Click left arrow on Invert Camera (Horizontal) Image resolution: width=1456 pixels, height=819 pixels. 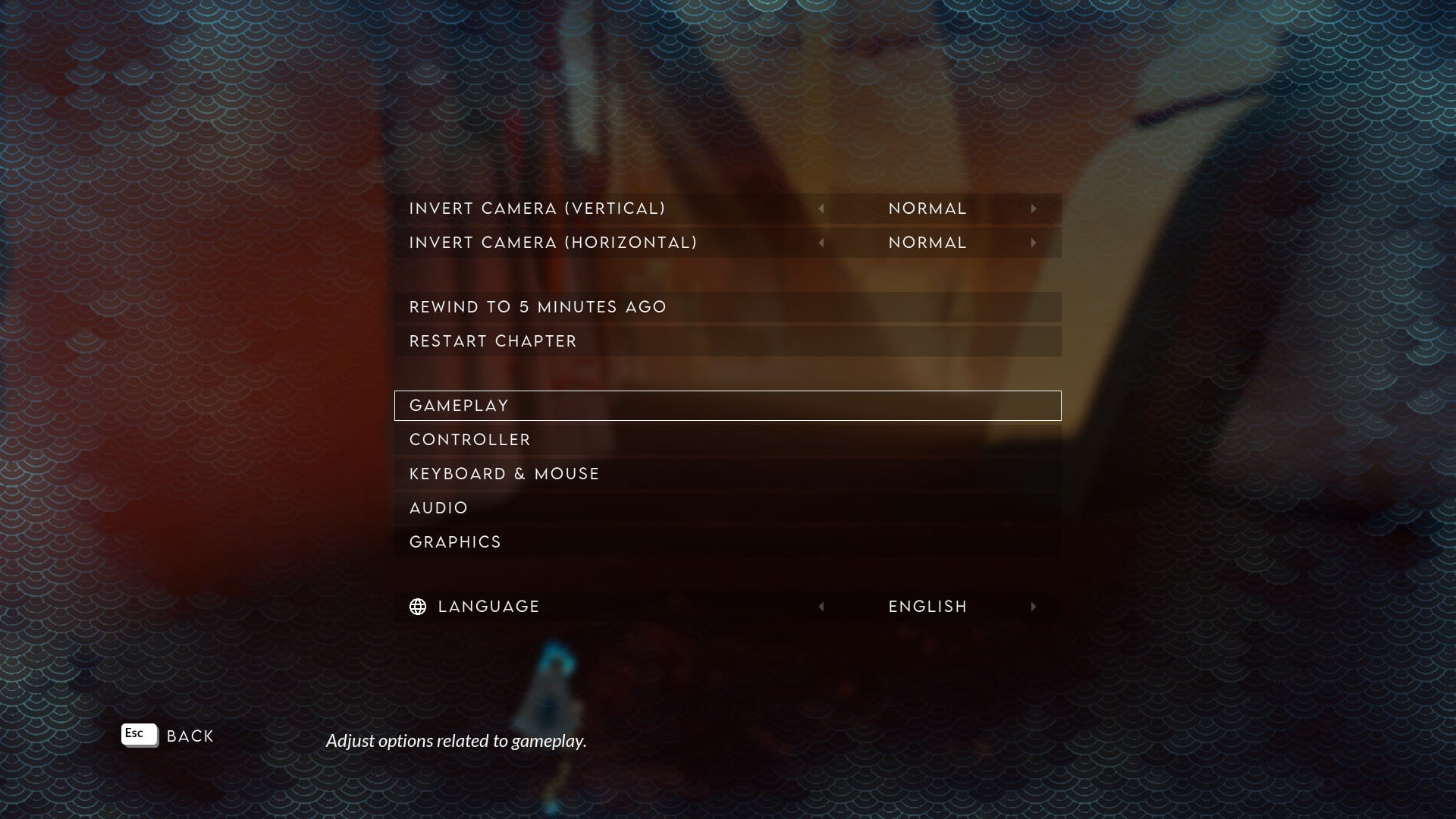[x=822, y=243]
